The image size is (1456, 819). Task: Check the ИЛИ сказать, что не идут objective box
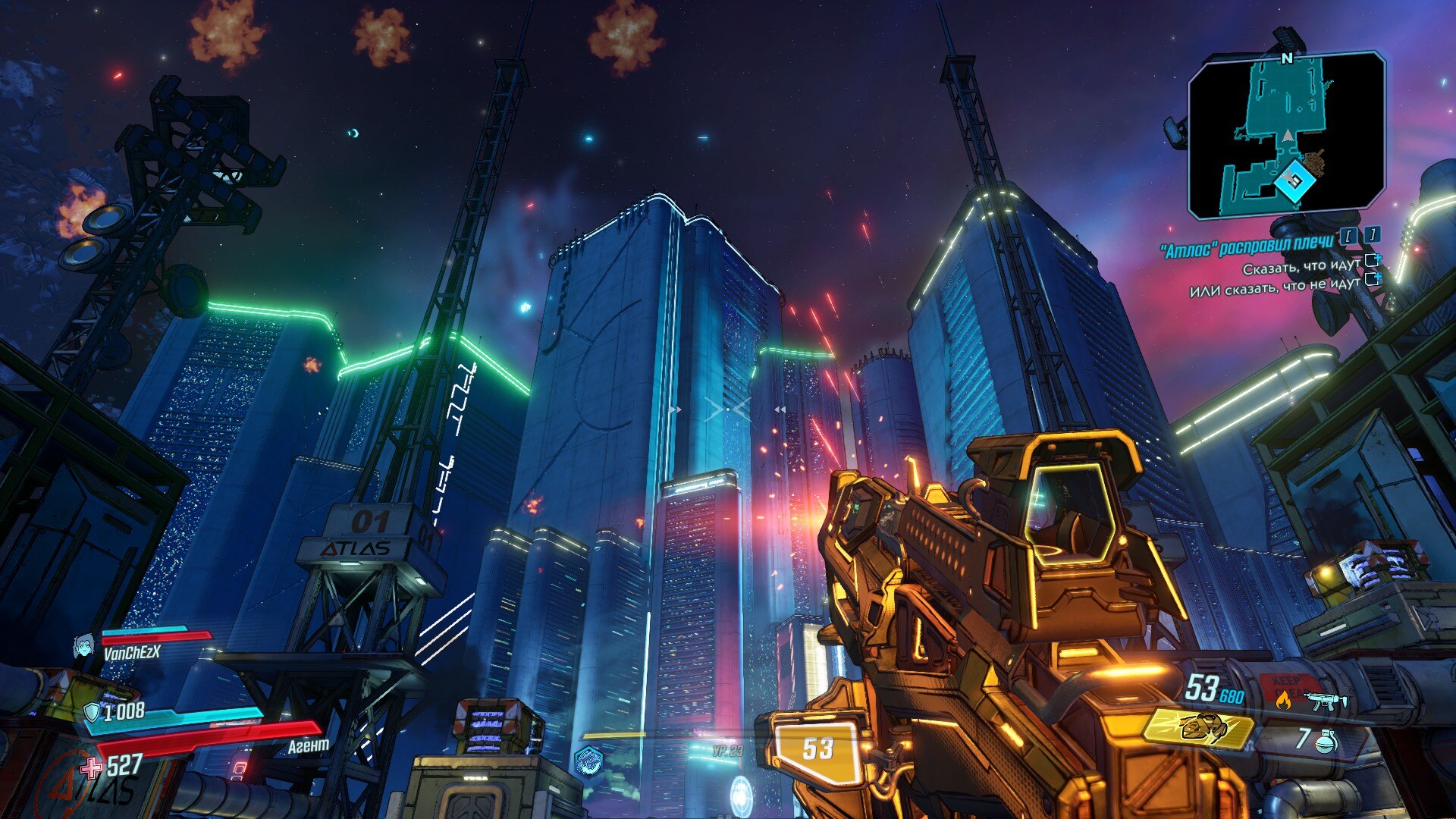click(x=1372, y=279)
